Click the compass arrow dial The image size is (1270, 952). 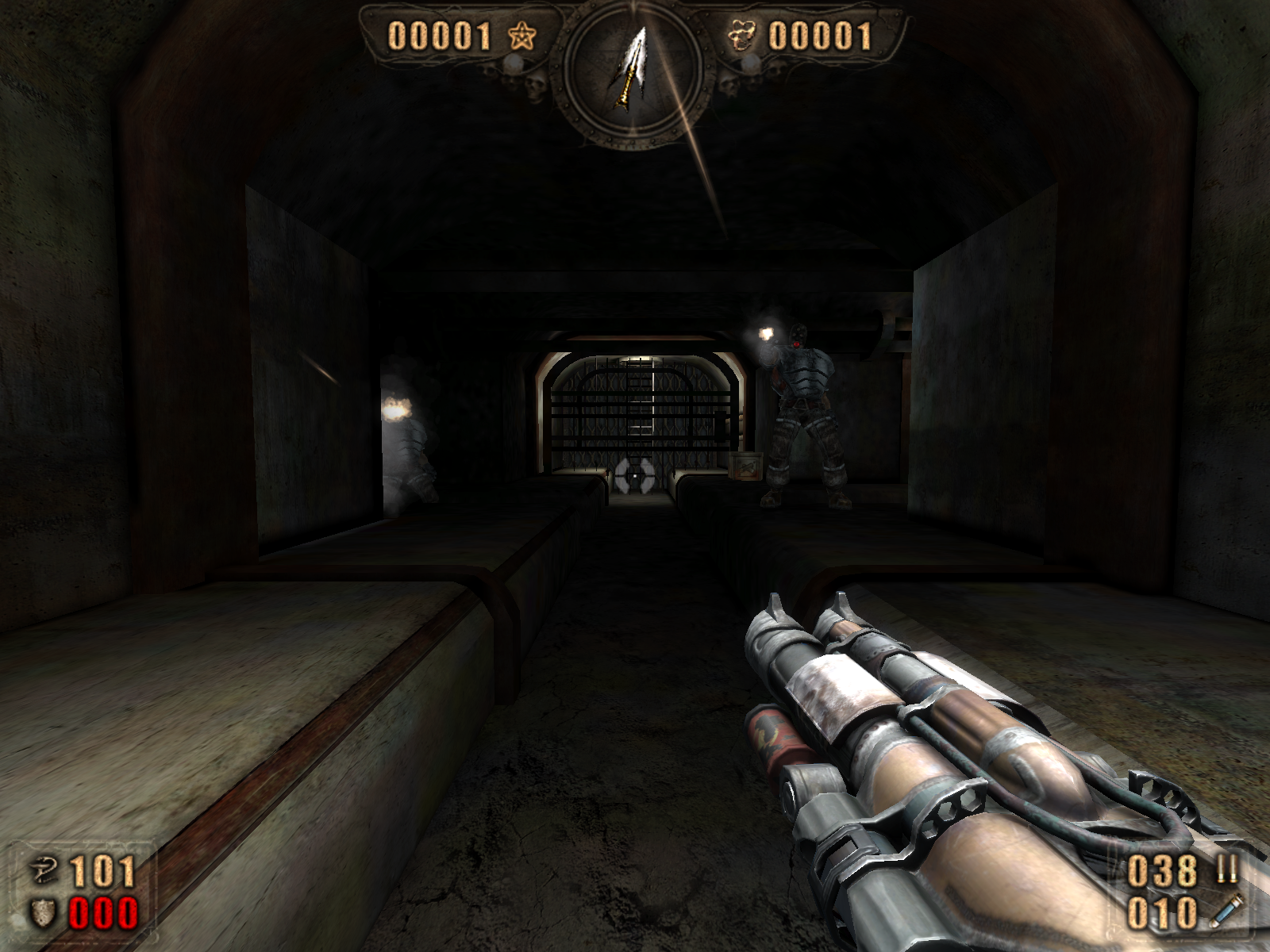pos(633,77)
